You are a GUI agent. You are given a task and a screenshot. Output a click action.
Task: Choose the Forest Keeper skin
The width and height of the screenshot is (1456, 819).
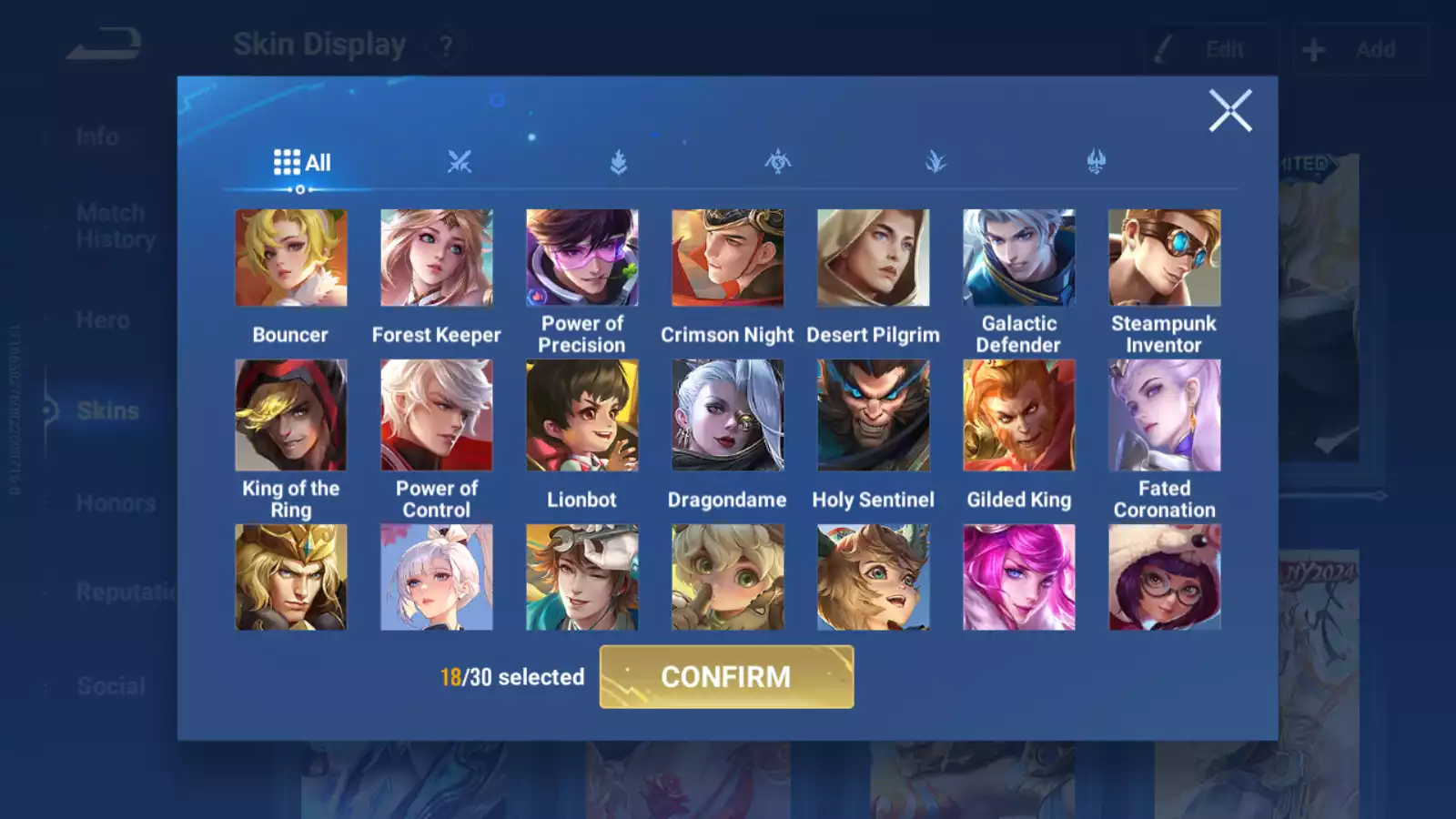pos(436,258)
